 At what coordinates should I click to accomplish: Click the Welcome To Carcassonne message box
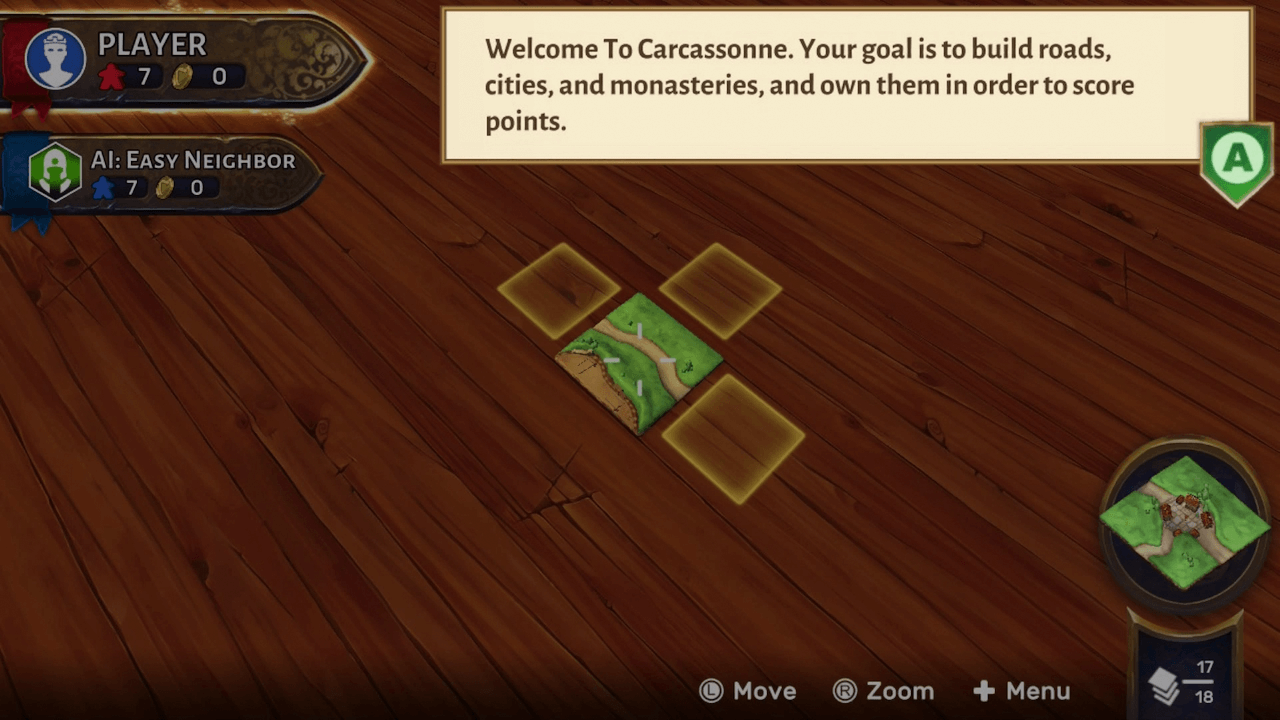click(846, 85)
